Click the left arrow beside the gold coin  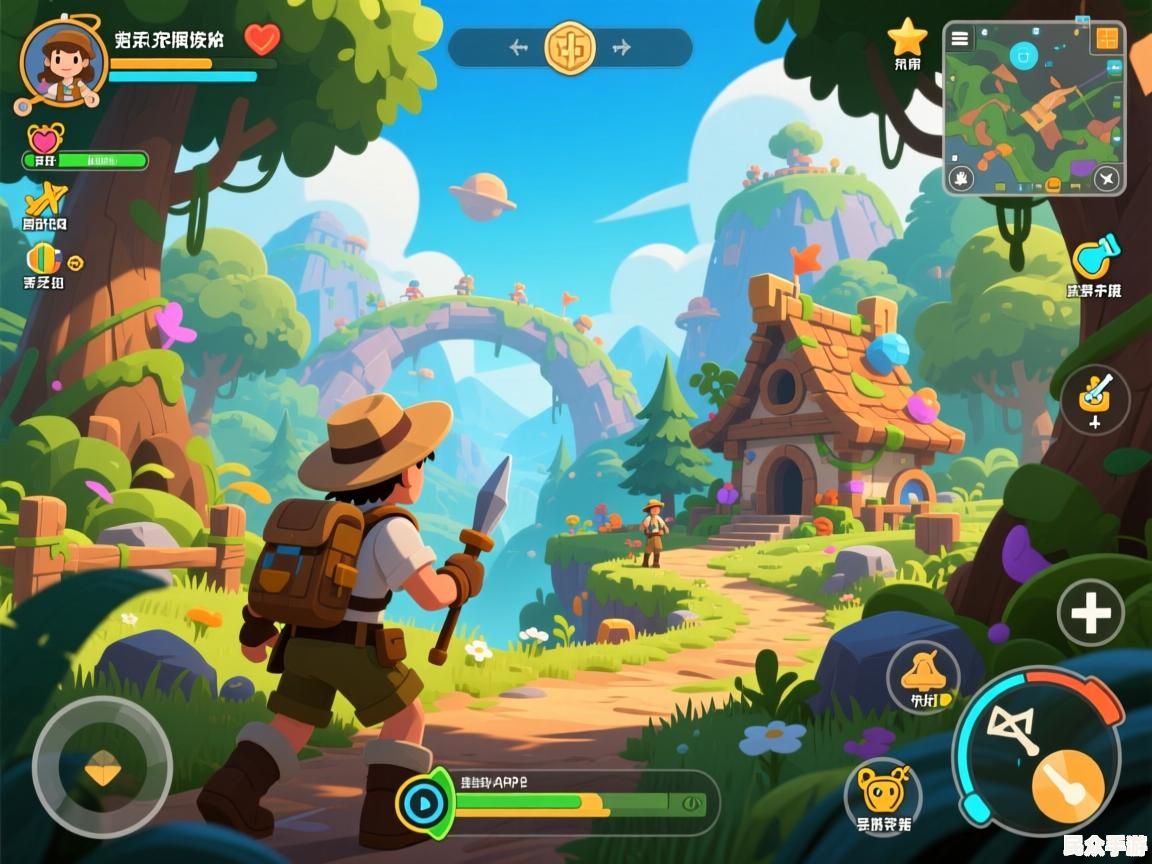(518, 47)
